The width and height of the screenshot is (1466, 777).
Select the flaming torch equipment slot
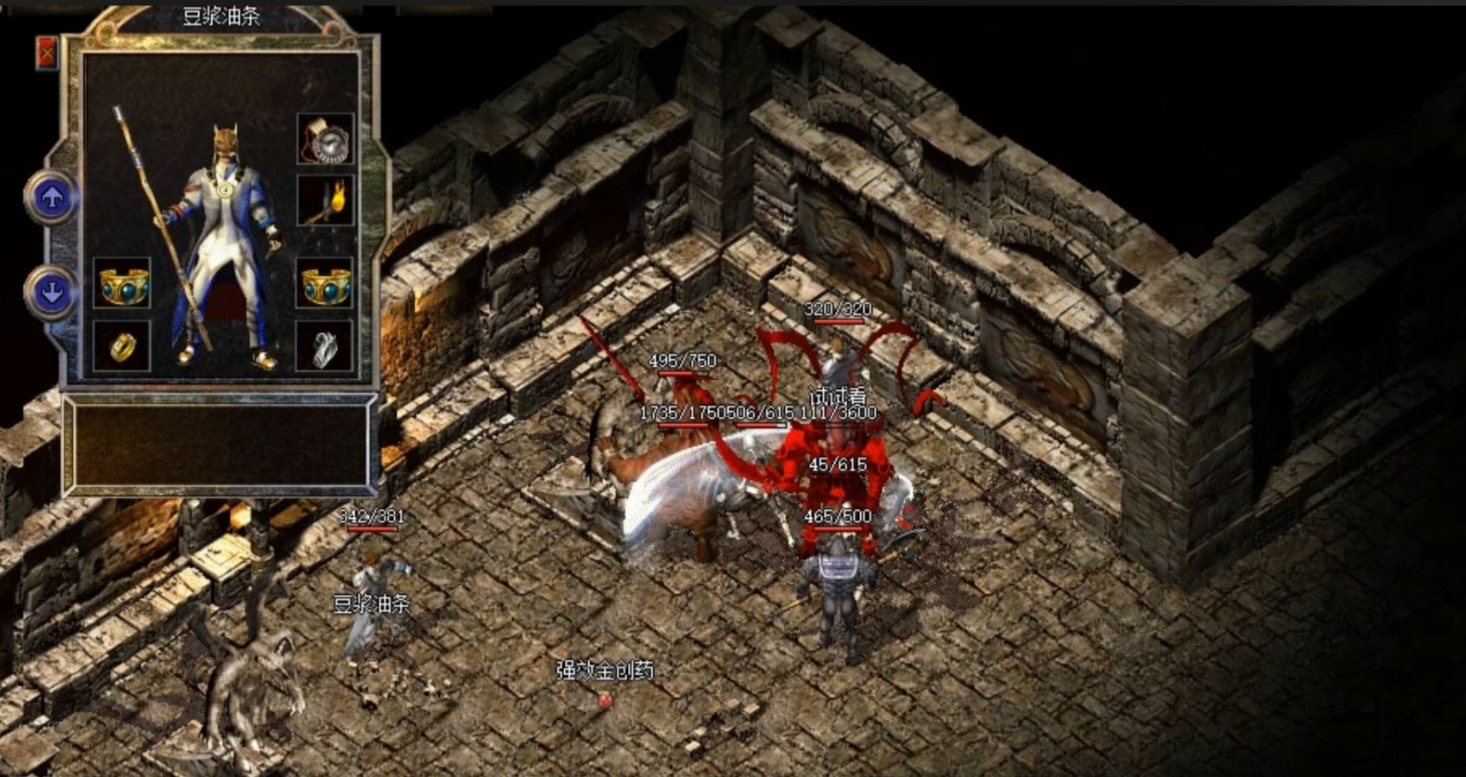click(325, 201)
